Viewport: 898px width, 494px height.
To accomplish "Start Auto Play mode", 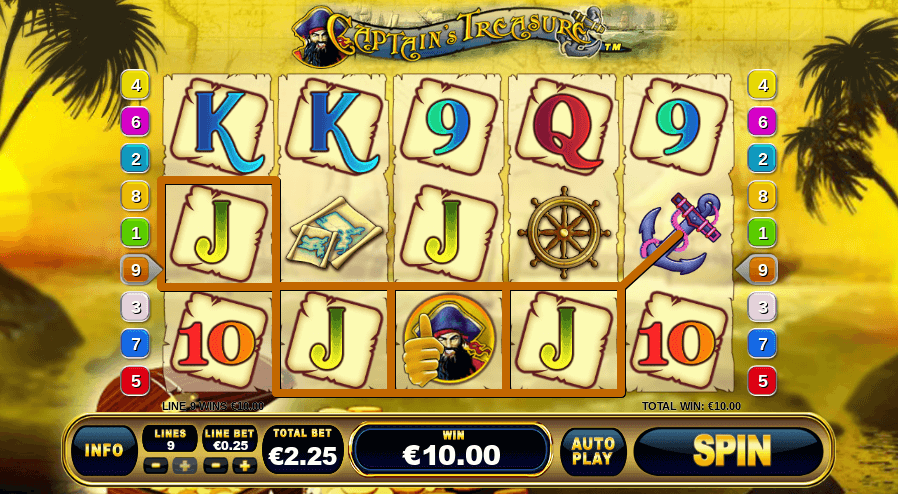I will point(593,453).
